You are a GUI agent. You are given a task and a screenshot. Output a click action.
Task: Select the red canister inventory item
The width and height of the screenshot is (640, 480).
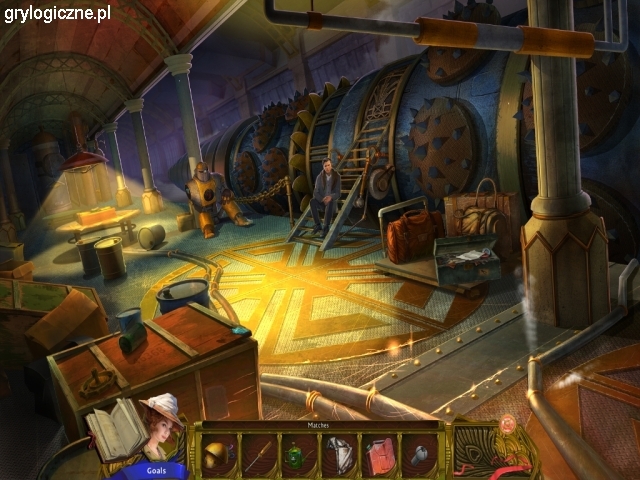click(380, 453)
